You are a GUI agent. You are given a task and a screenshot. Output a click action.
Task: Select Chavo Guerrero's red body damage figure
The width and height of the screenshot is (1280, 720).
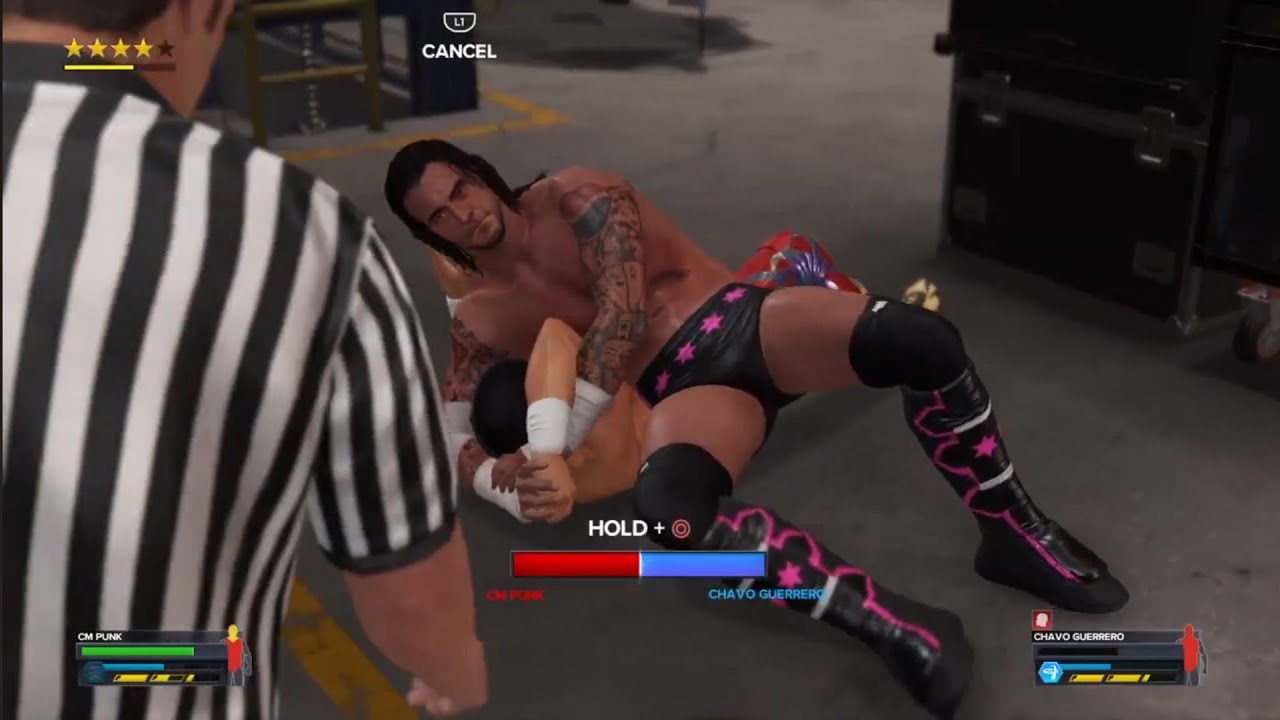click(1191, 653)
